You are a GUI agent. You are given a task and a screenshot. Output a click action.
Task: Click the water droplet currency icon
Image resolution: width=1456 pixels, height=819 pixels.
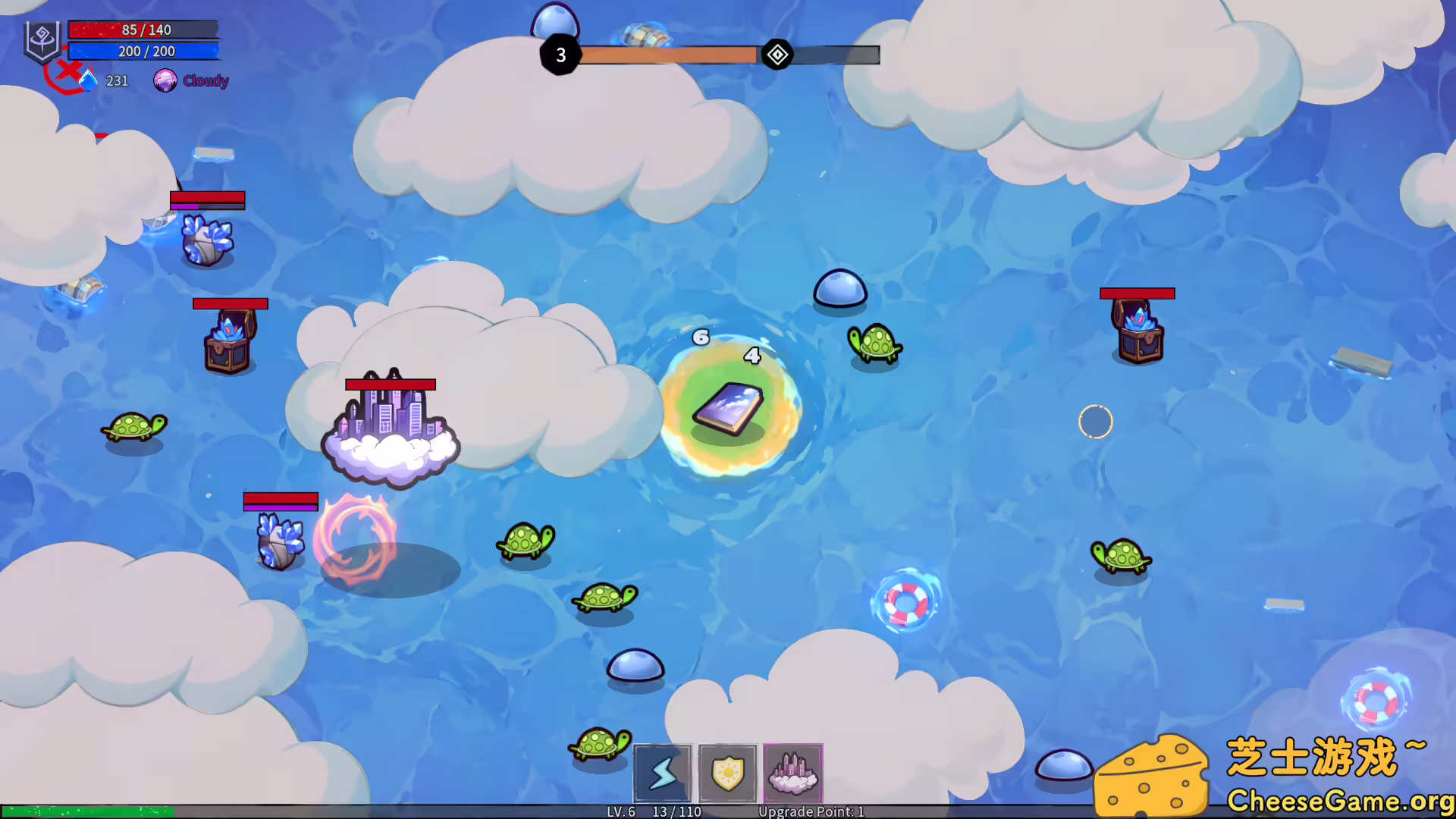click(90, 79)
